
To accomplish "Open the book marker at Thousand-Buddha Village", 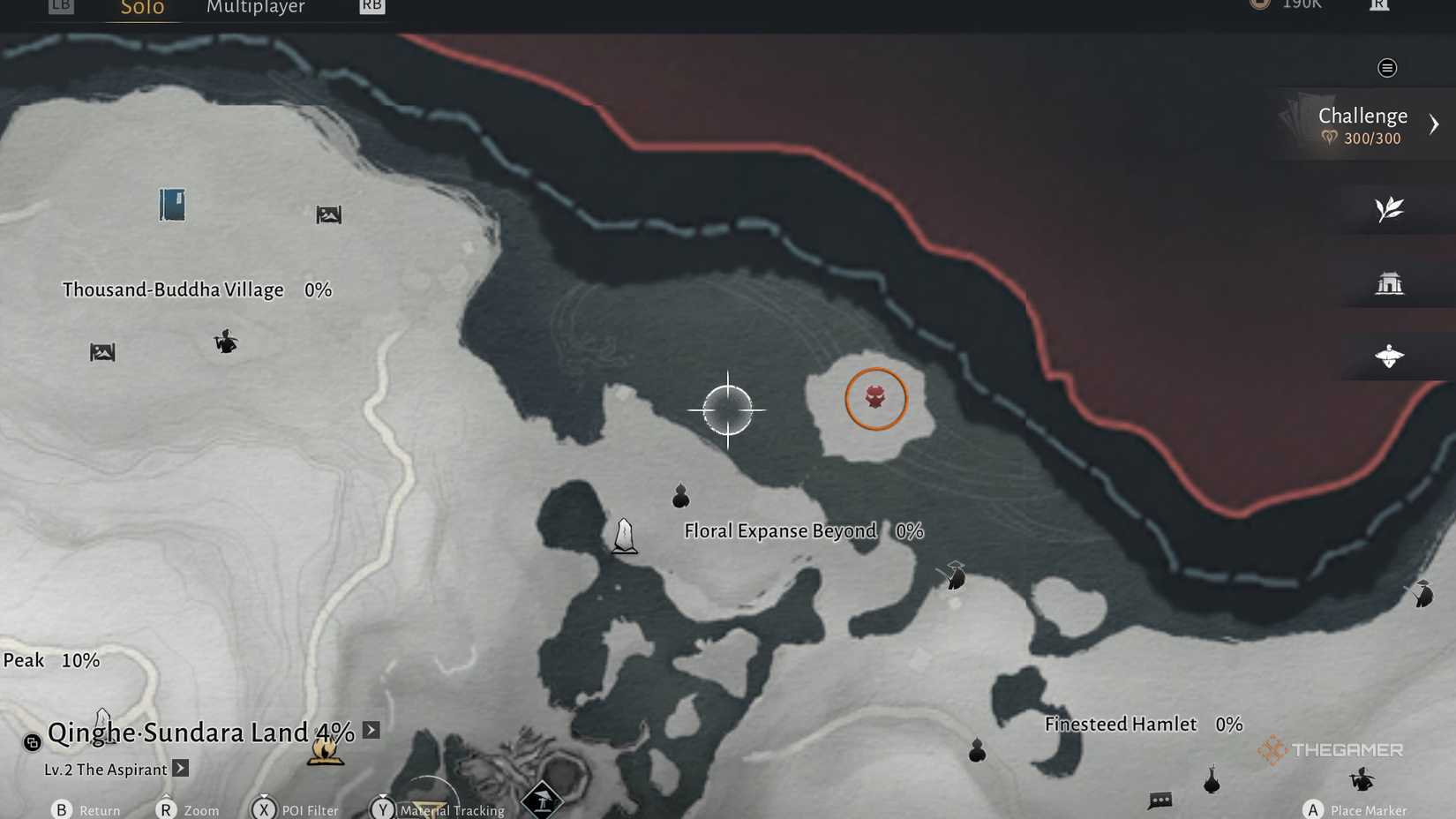I will [171, 204].
